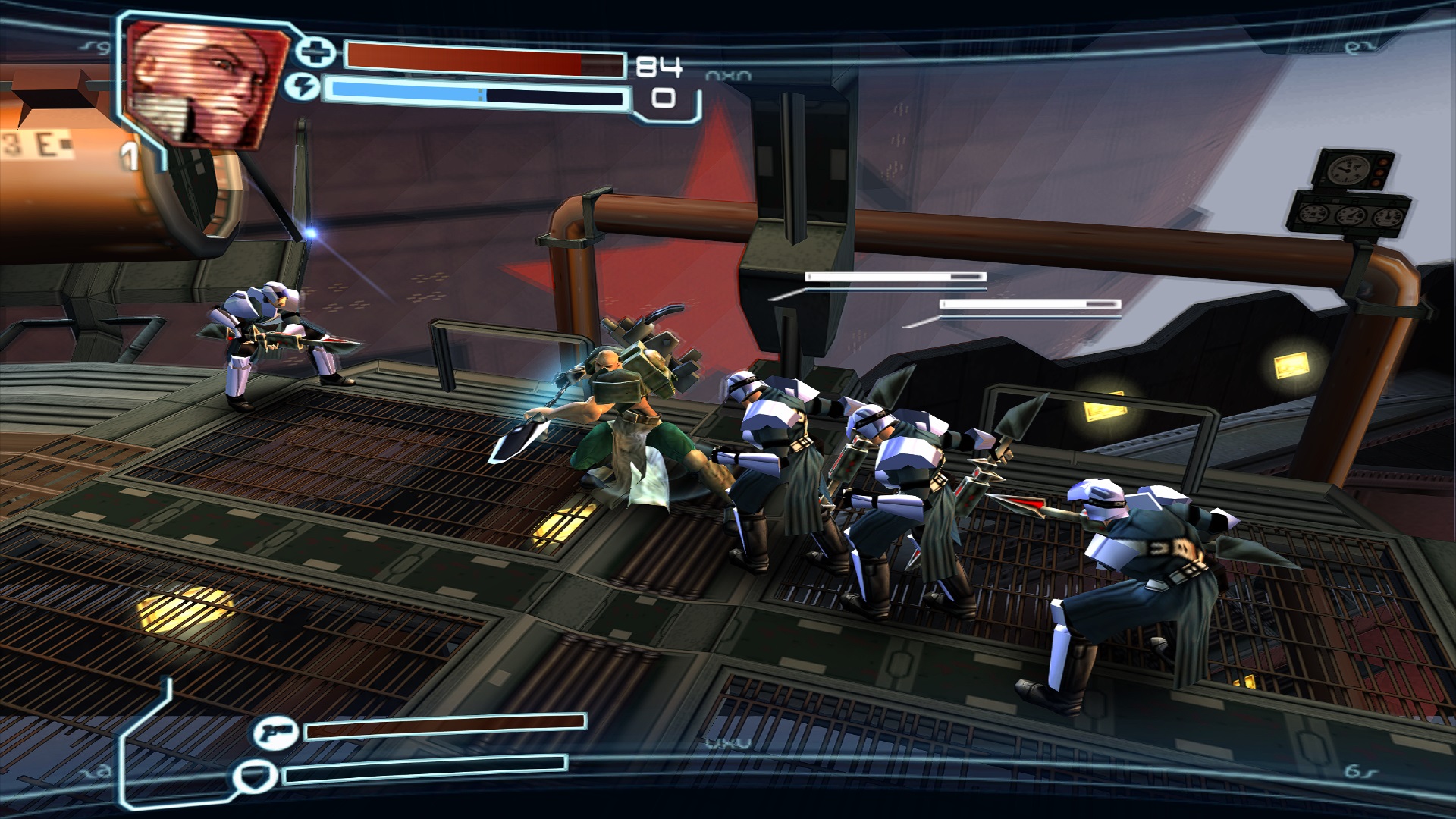Image resolution: width=1456 pixels, height=819 pixels.
Task: Click the lightning bolt energy icon
Action: coord(302,88)
